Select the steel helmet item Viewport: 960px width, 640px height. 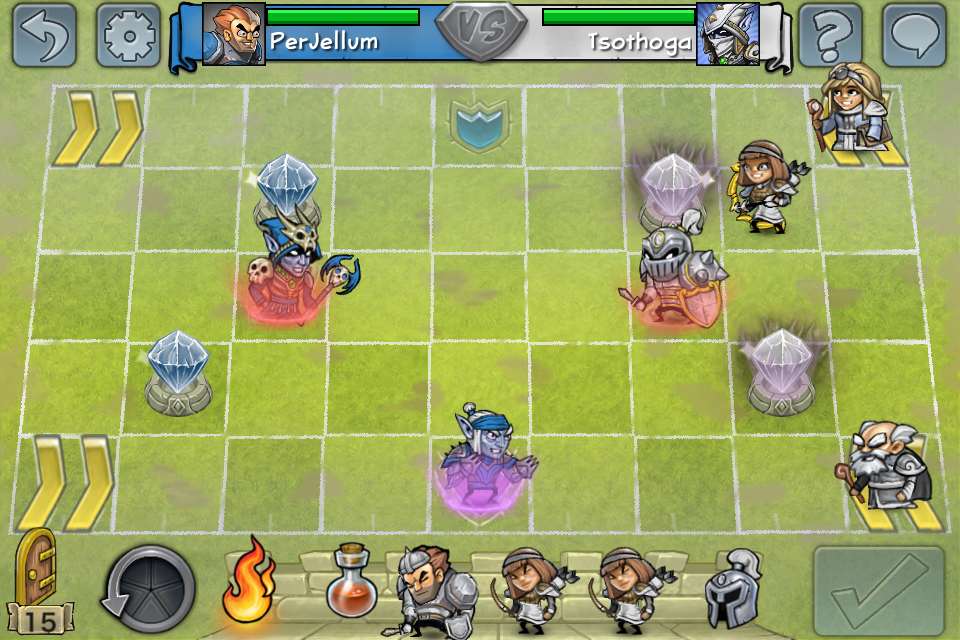(732, 589)
